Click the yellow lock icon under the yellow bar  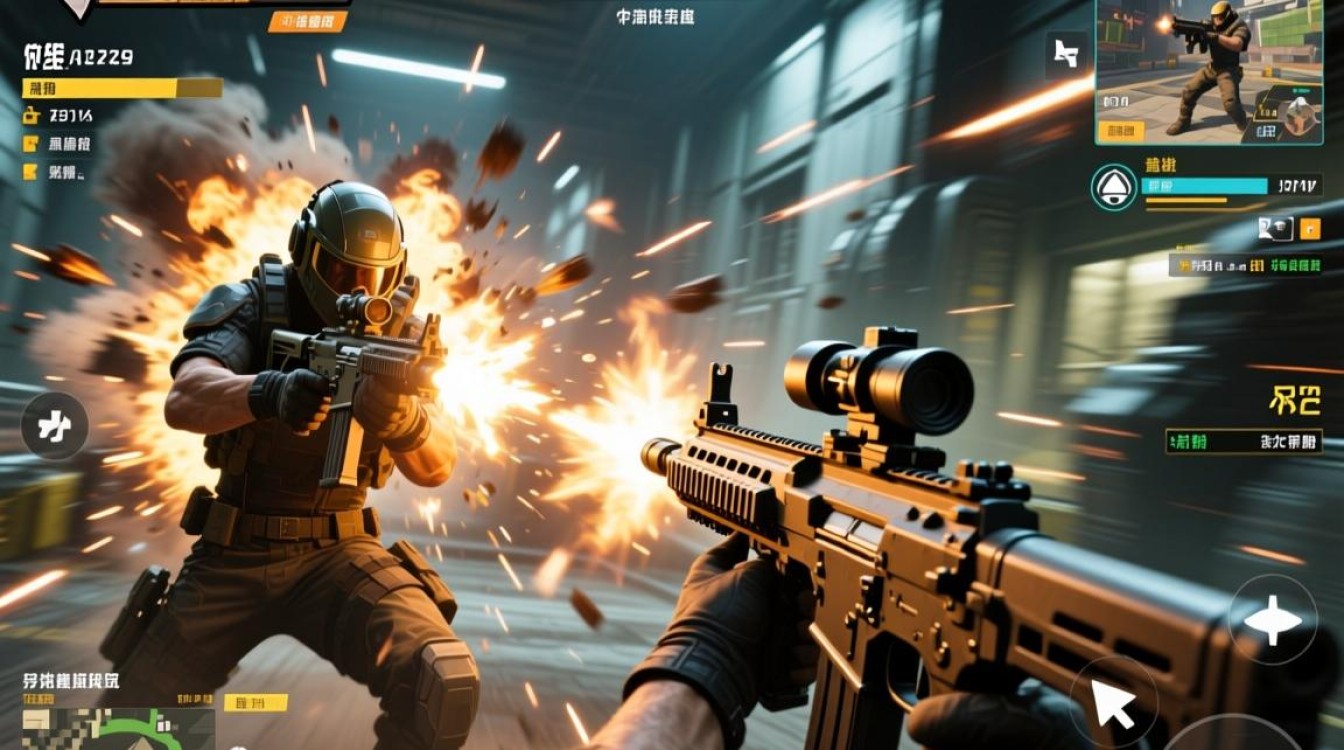pos(32,115)
